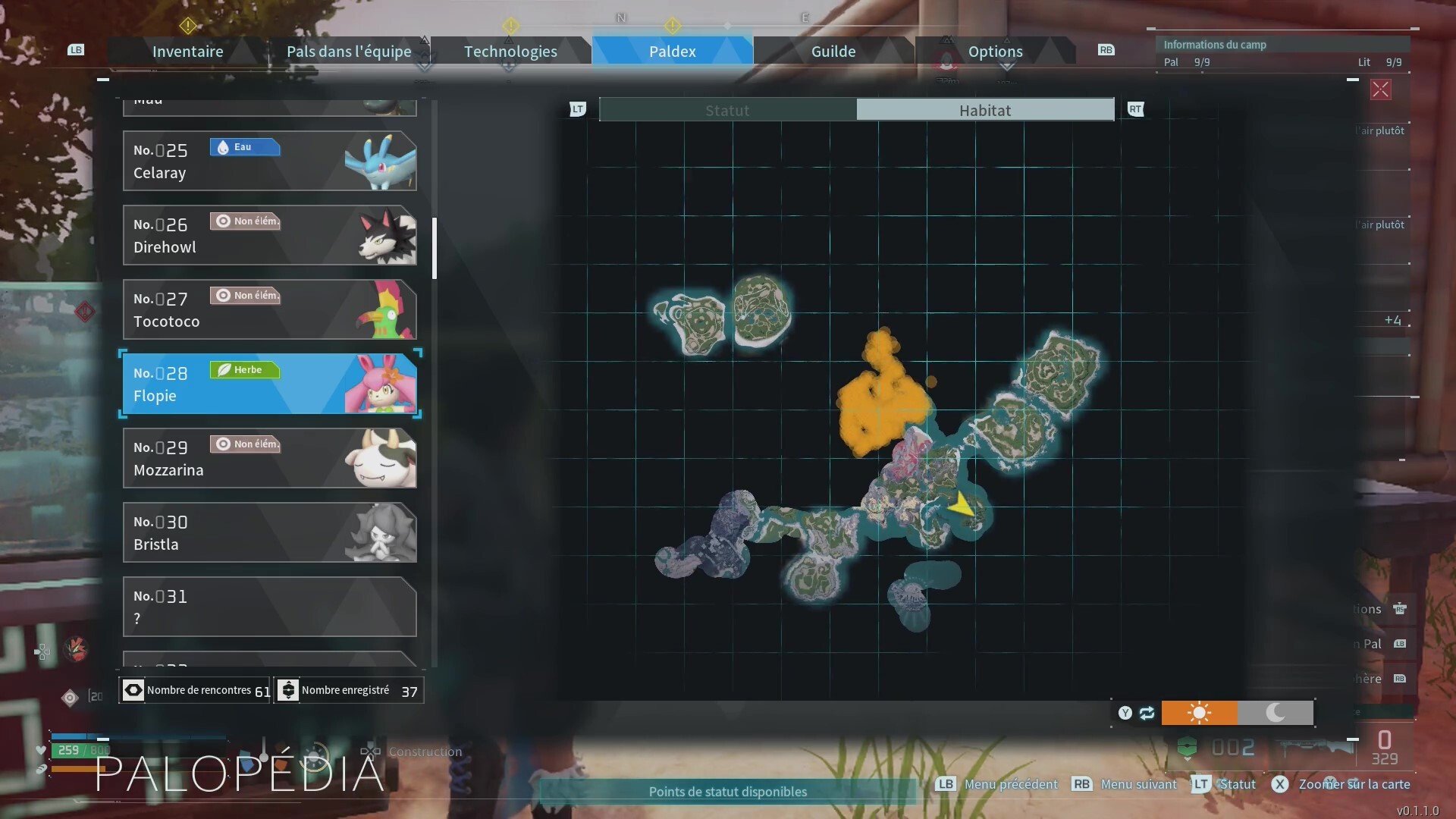
Task: Select the Habitat view tab
Action: coord(984,110)
